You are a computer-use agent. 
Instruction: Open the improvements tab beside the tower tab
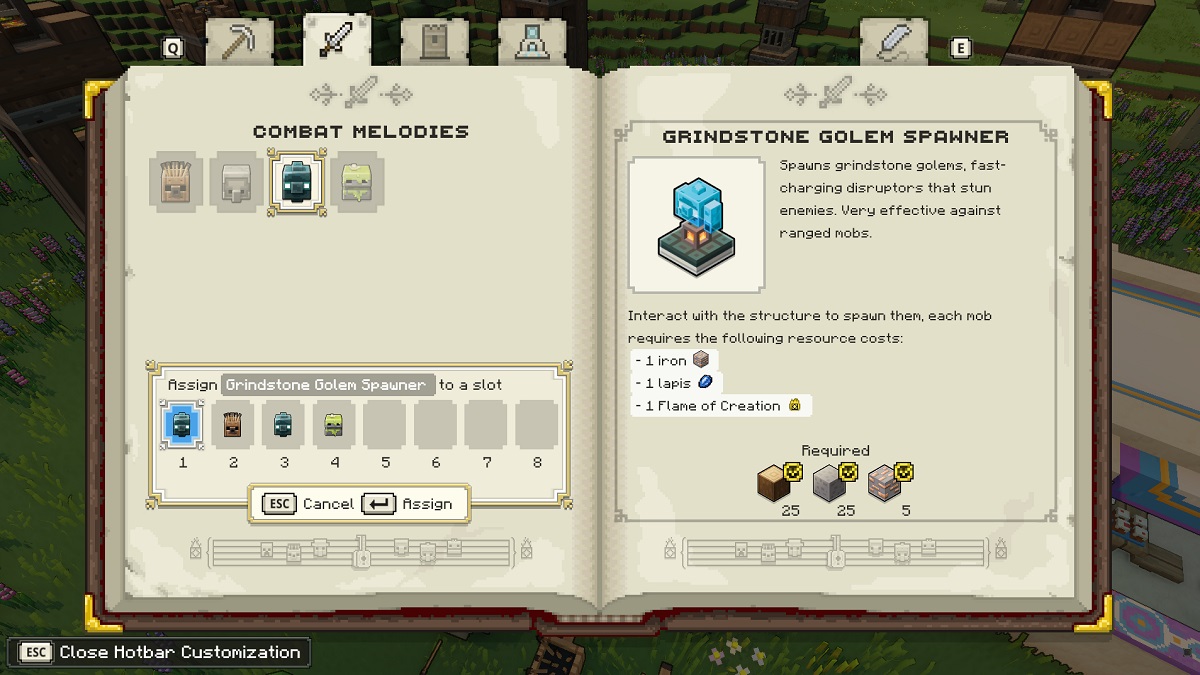531,42
